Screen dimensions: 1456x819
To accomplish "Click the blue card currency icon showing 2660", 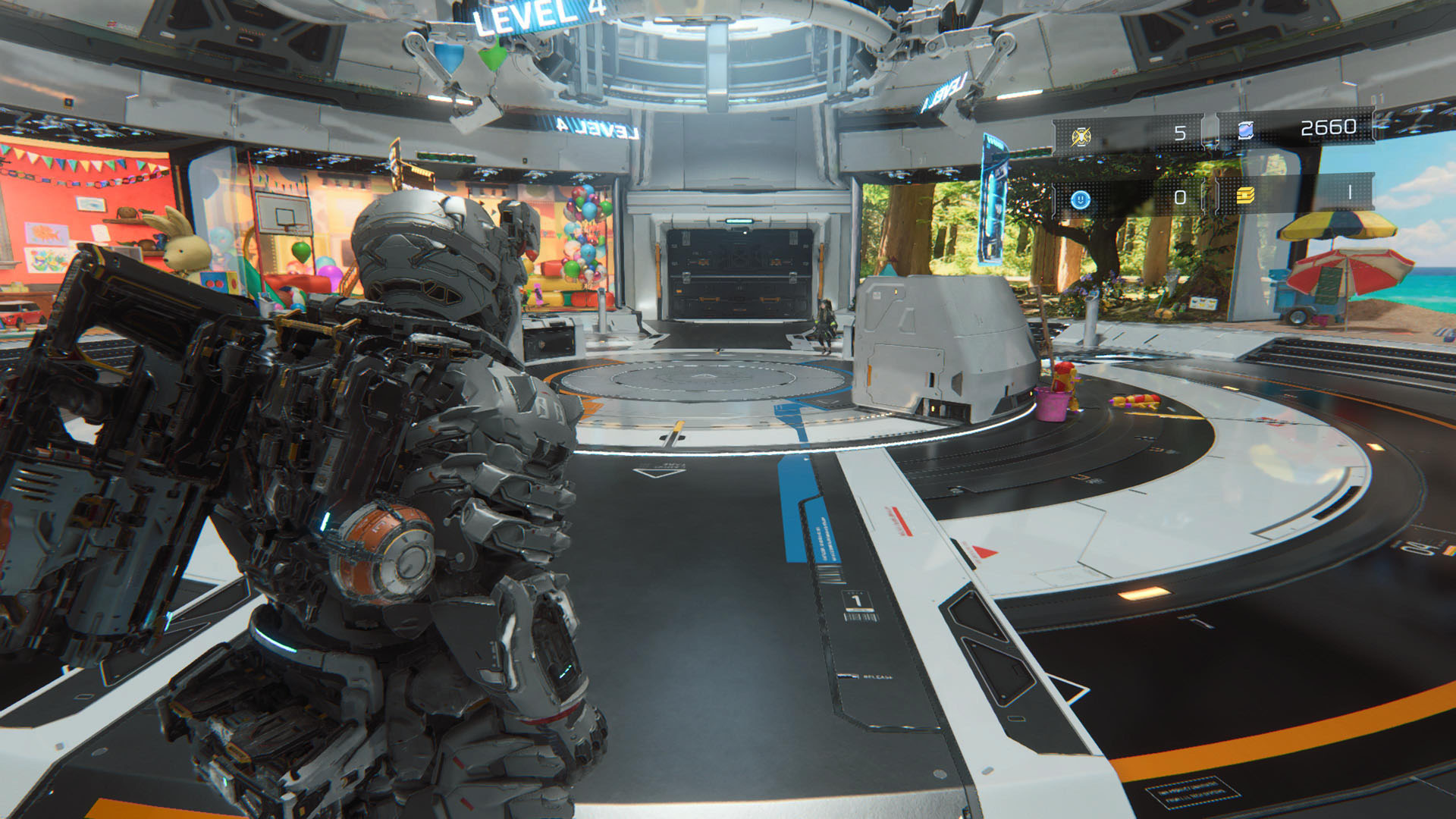I will click(1245, 130).
